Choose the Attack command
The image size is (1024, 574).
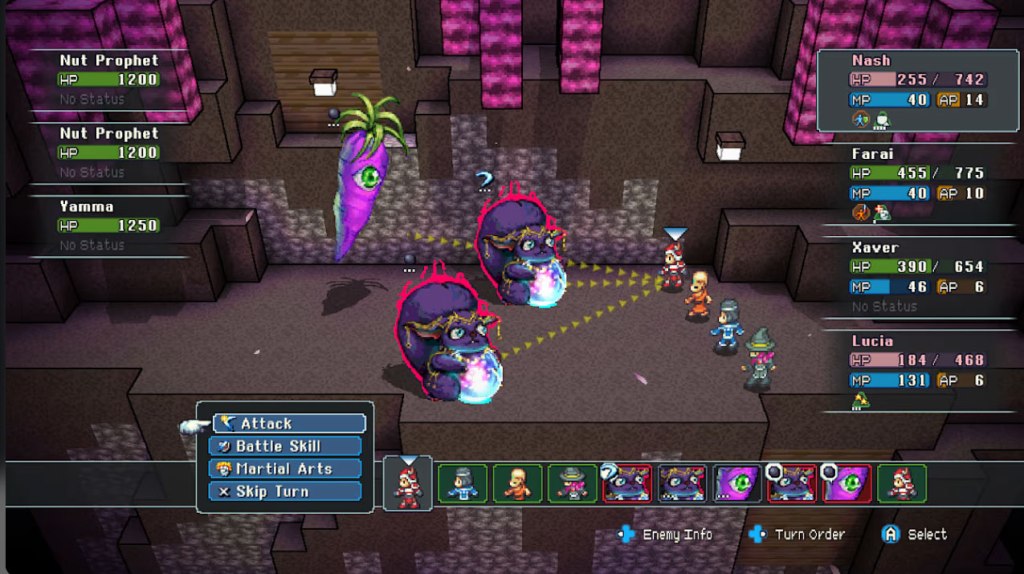(x=289, y=423)
